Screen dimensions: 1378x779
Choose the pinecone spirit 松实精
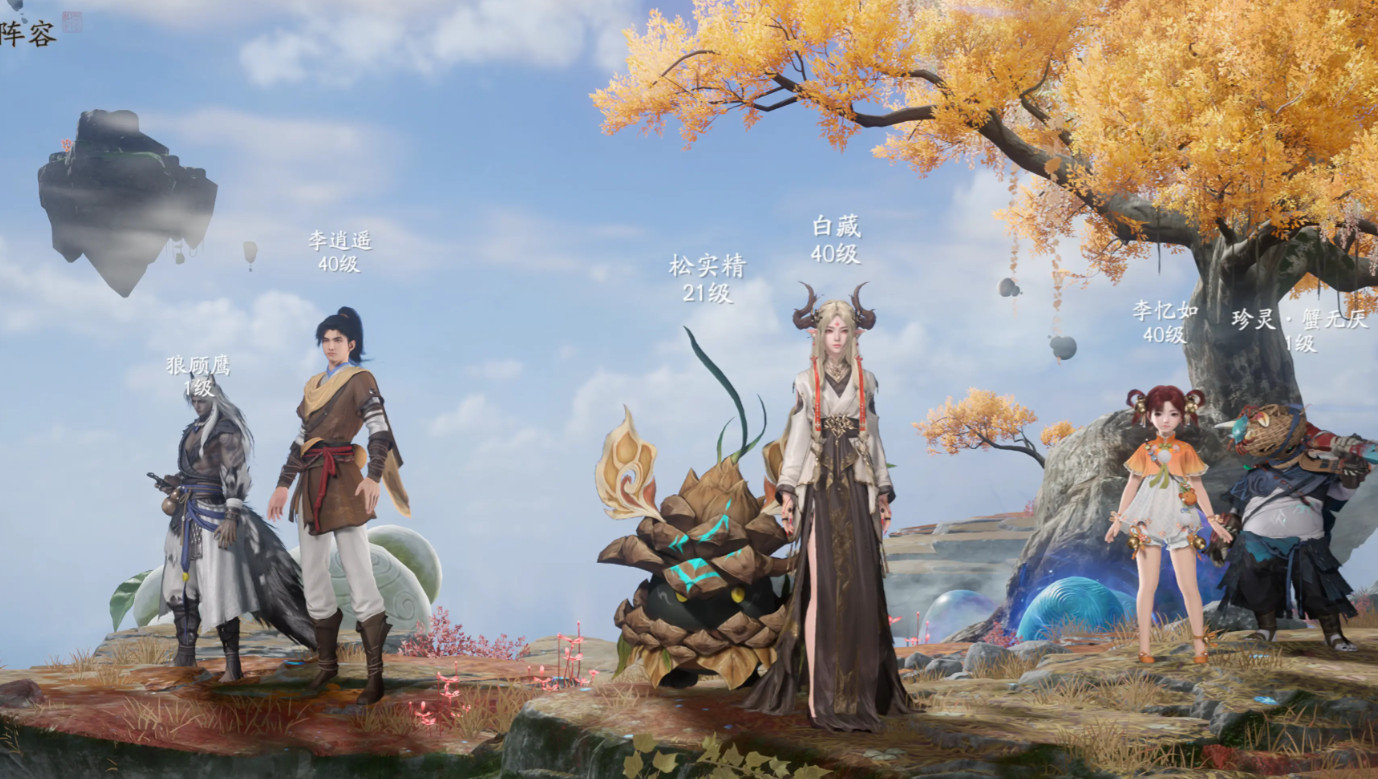tap(700, 570)
